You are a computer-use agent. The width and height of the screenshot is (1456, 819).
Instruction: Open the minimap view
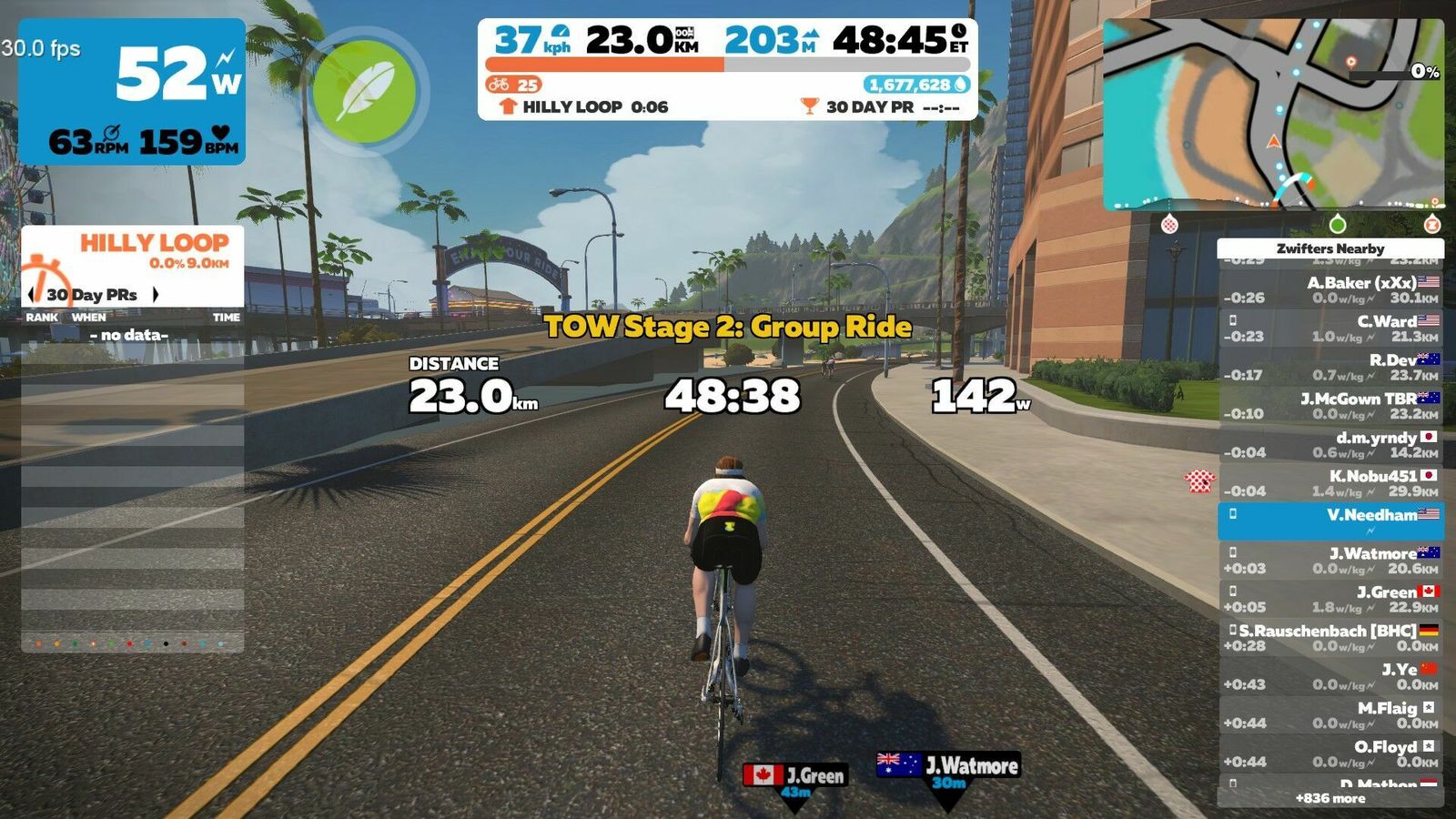[1272, 115]
